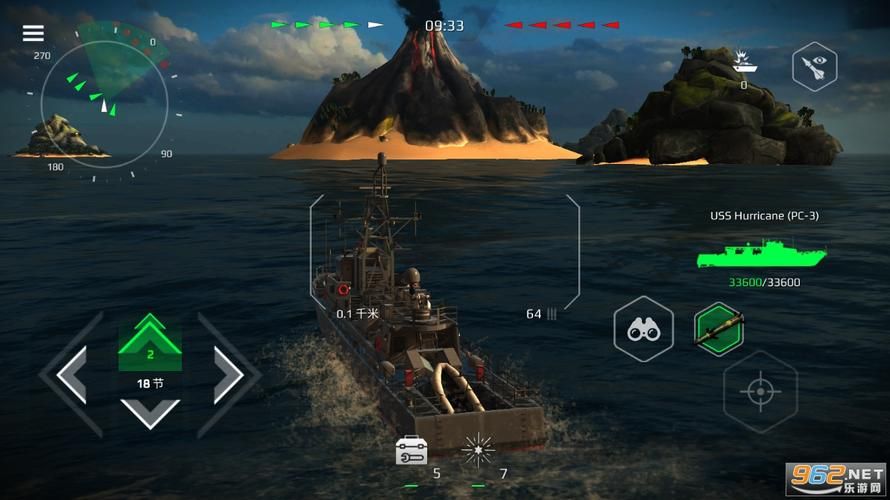Tap the crosshair fire button
890x500 pixels.
[x=760, y=391]
